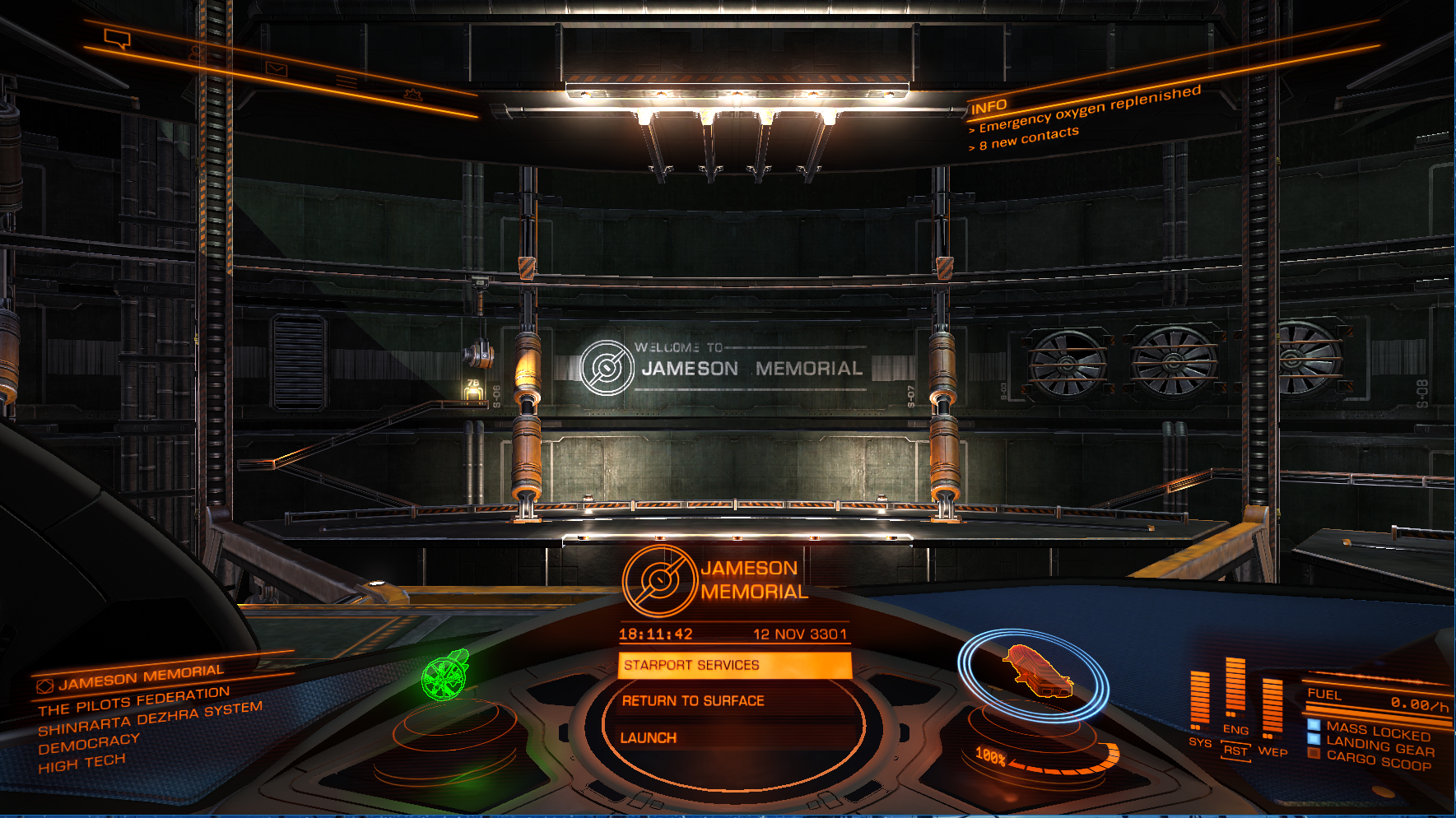Viewport: 1456px width, 818px height.
Task: Select Return to Surface
Action: coord(693,701)
